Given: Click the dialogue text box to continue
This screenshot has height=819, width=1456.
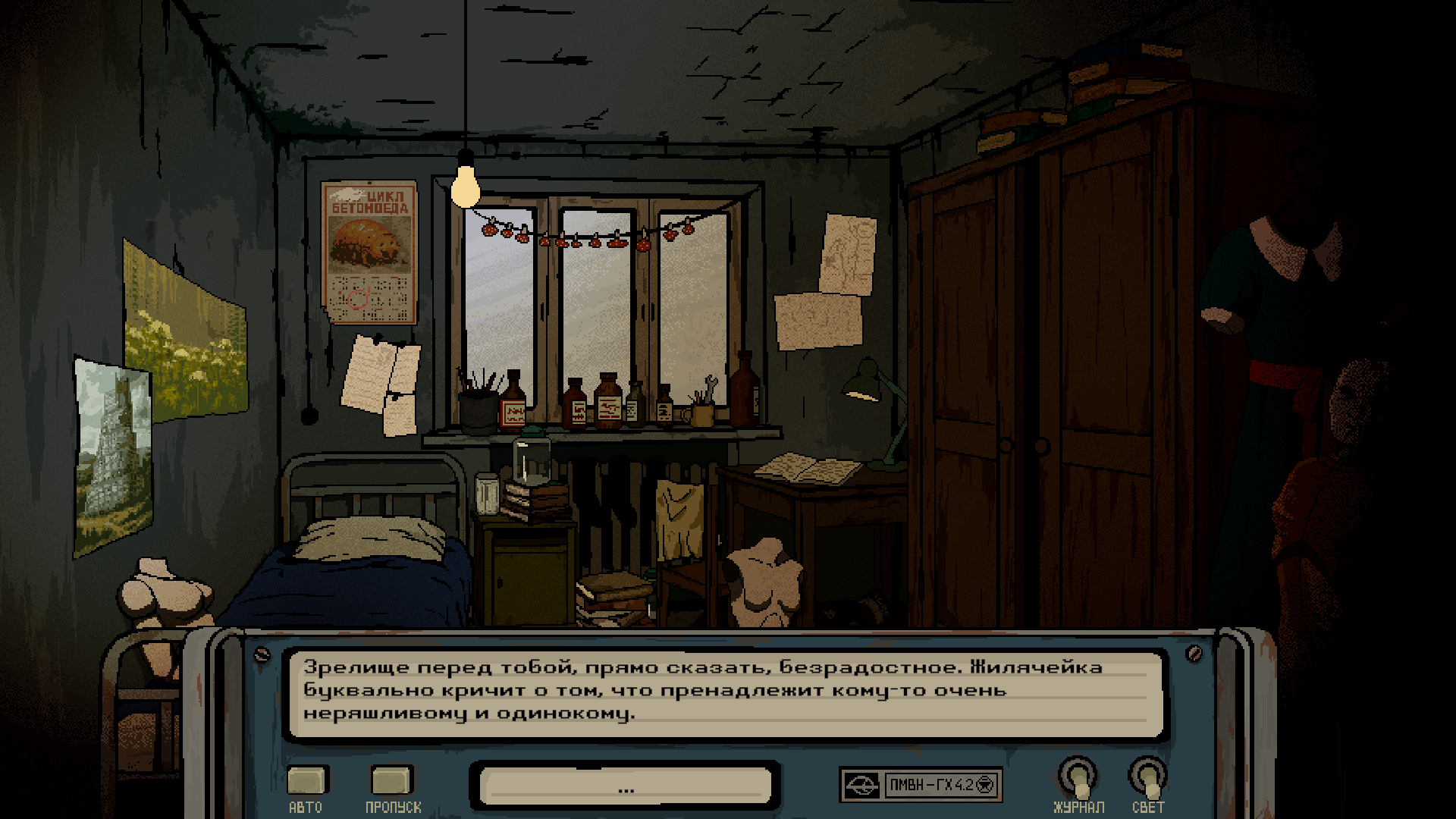Looking at the screenshot, I should tap(725, 692).
